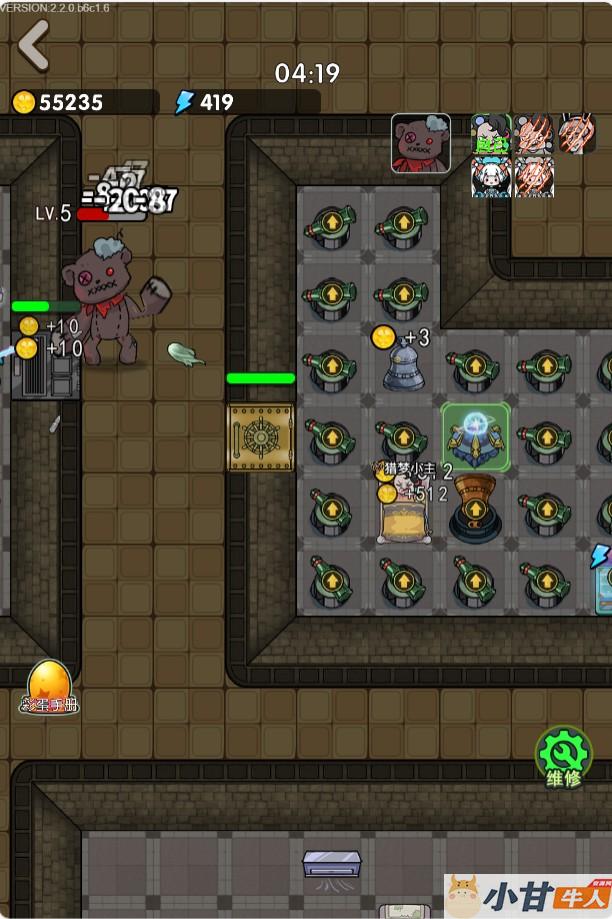Select the unscratched white-haired girl portrait

(491, 177)
